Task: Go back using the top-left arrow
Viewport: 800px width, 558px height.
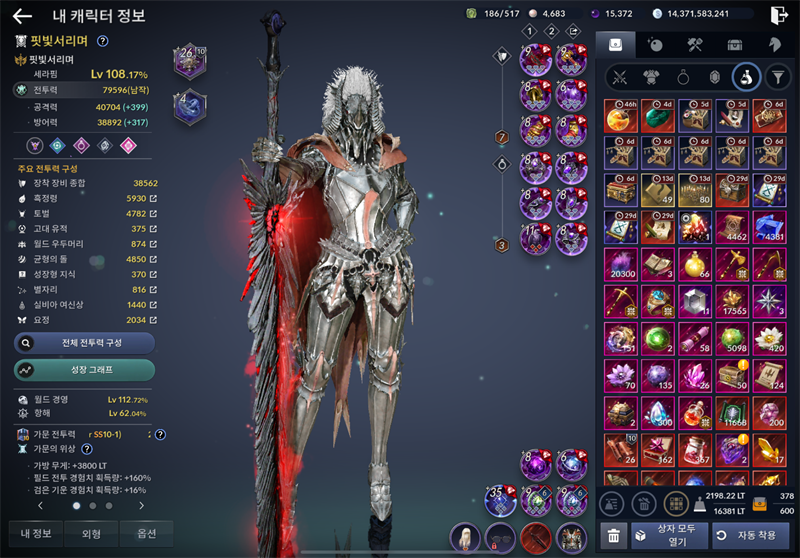Action: pyautogui.click(x=22, y=16)
